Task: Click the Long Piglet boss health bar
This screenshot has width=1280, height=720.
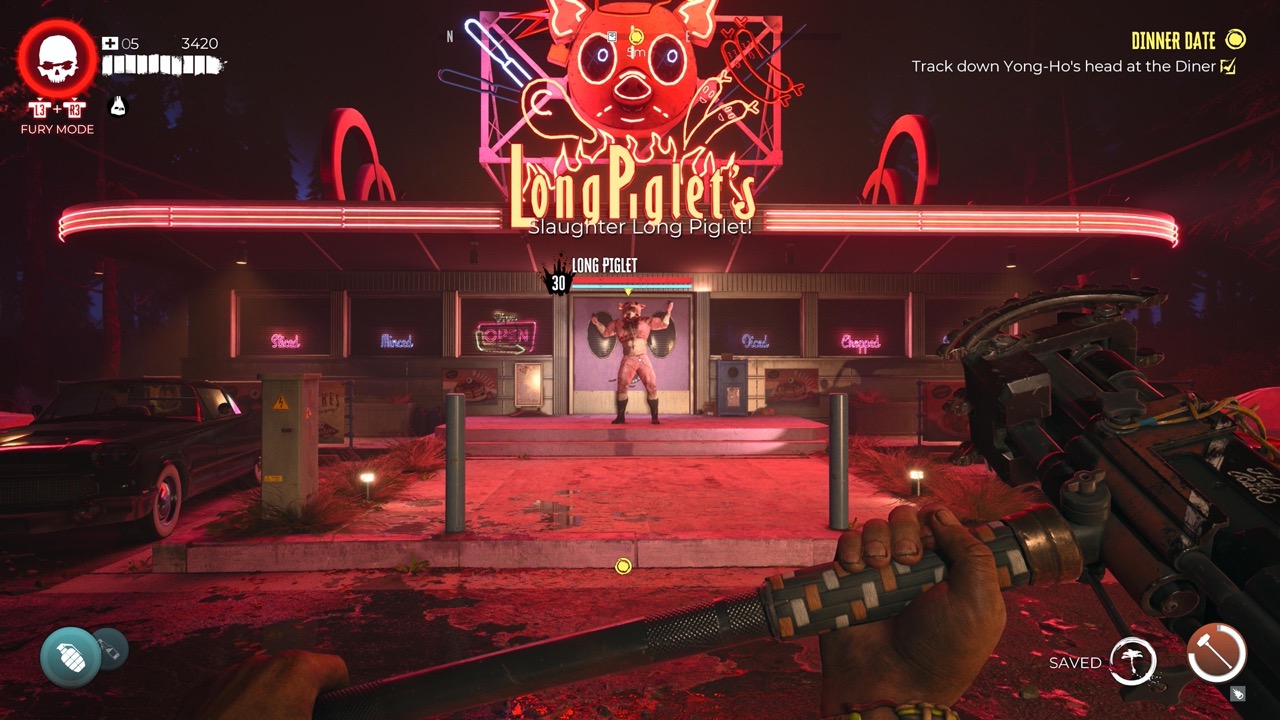Action: [x=632, y=281]
